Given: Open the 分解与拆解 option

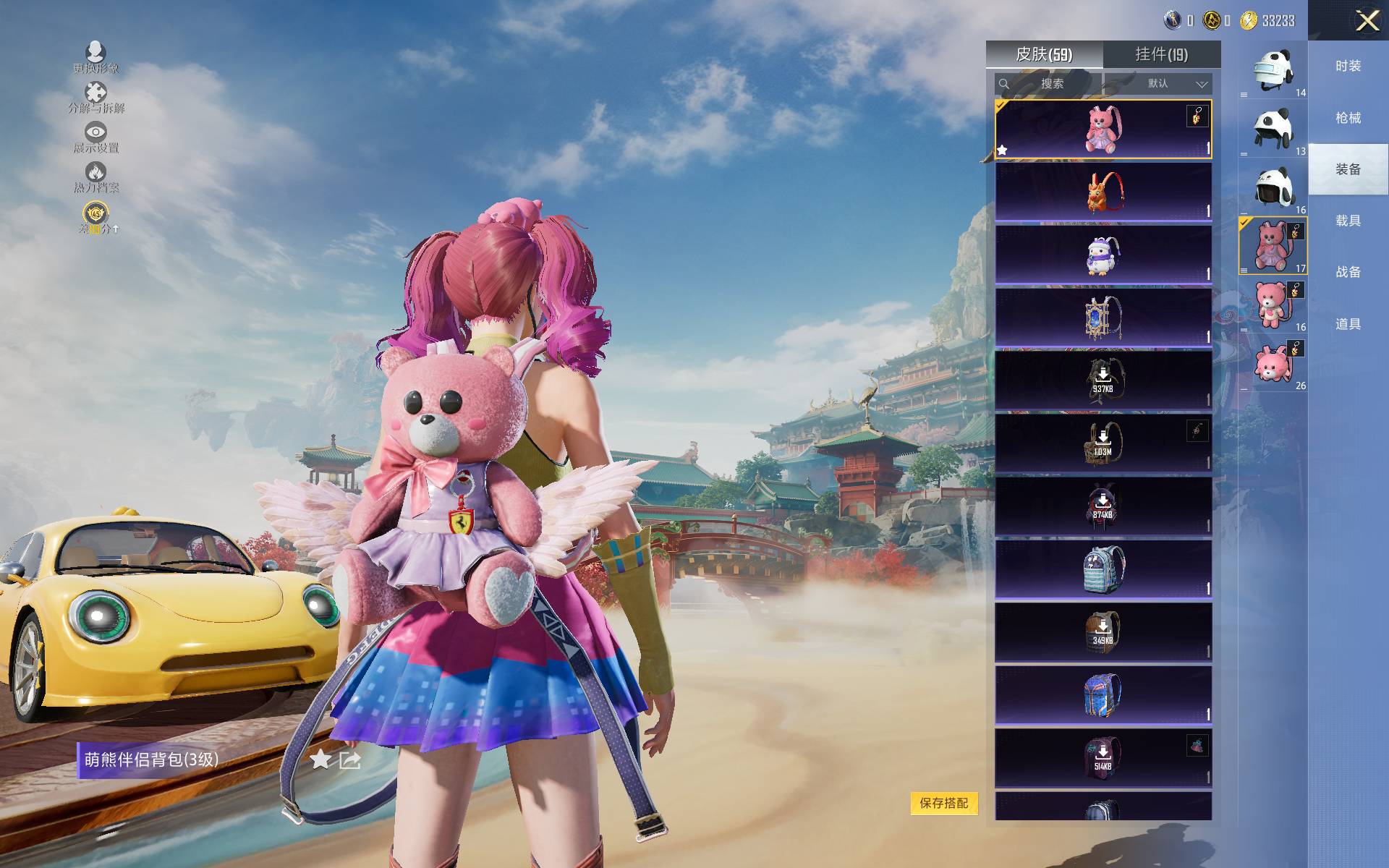Looking at the screenshot, I should click(x=95, y=98).
